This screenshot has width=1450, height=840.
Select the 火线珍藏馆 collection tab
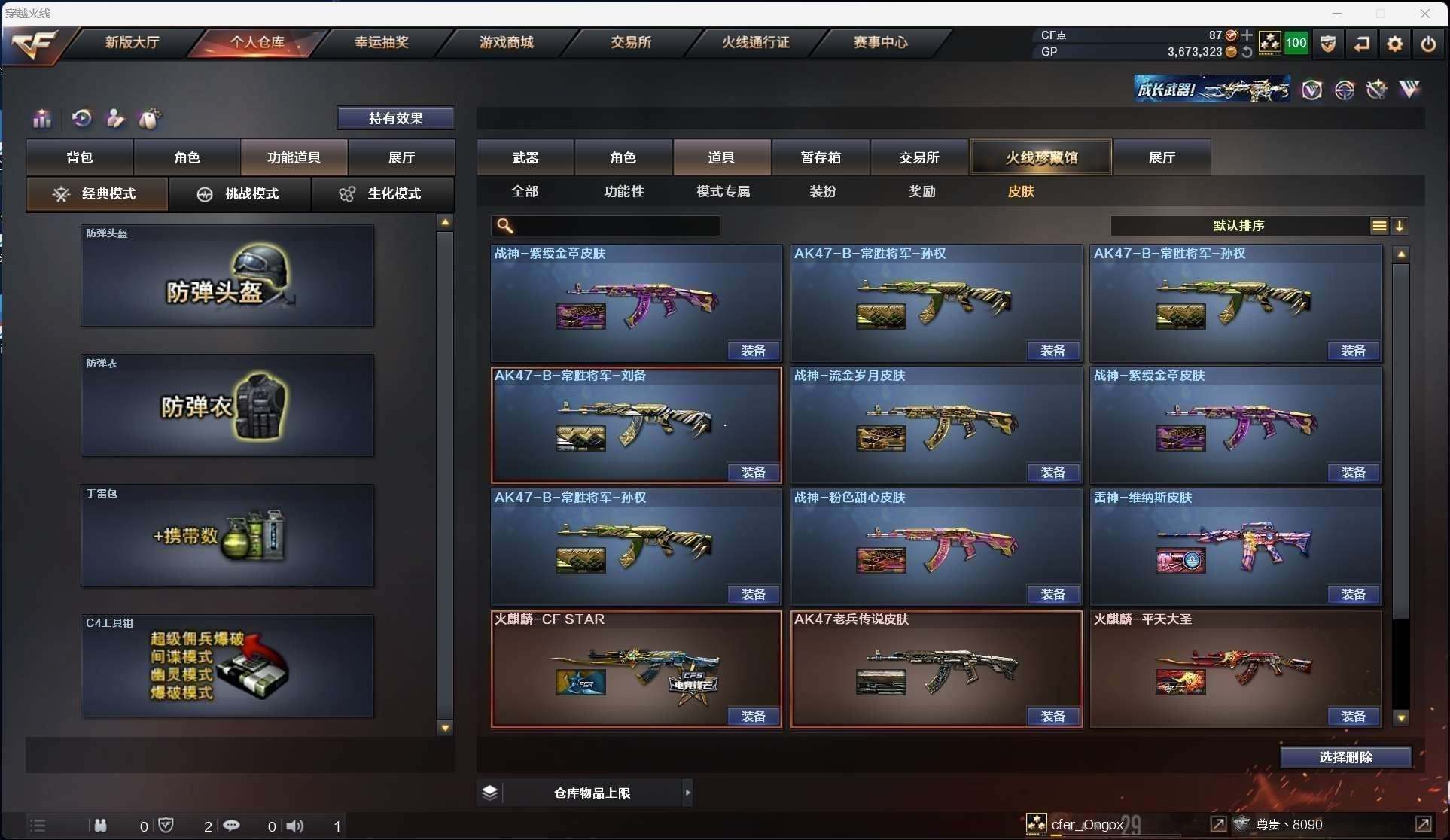1041,157
